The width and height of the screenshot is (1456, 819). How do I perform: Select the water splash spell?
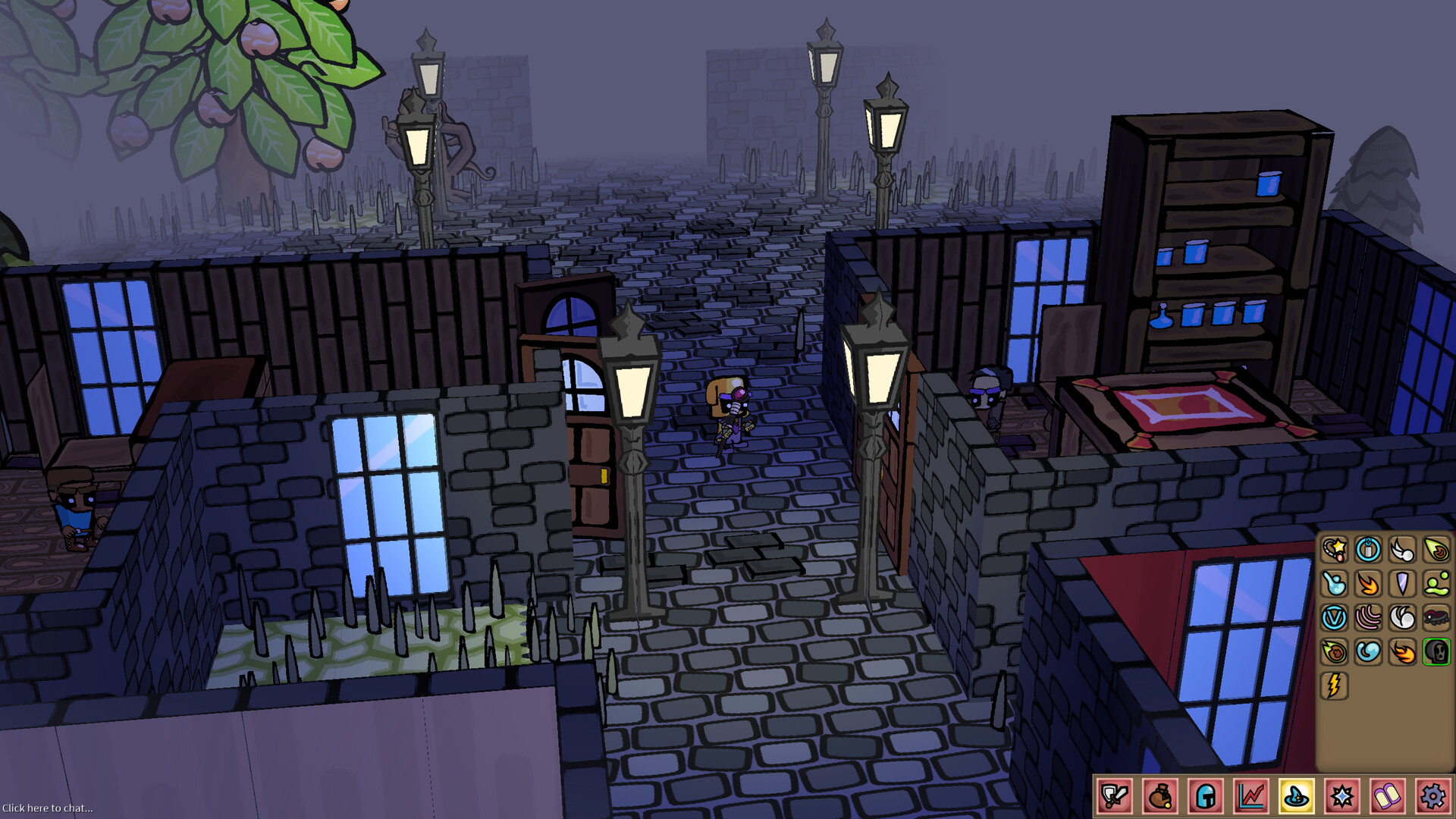(1335, 584)
